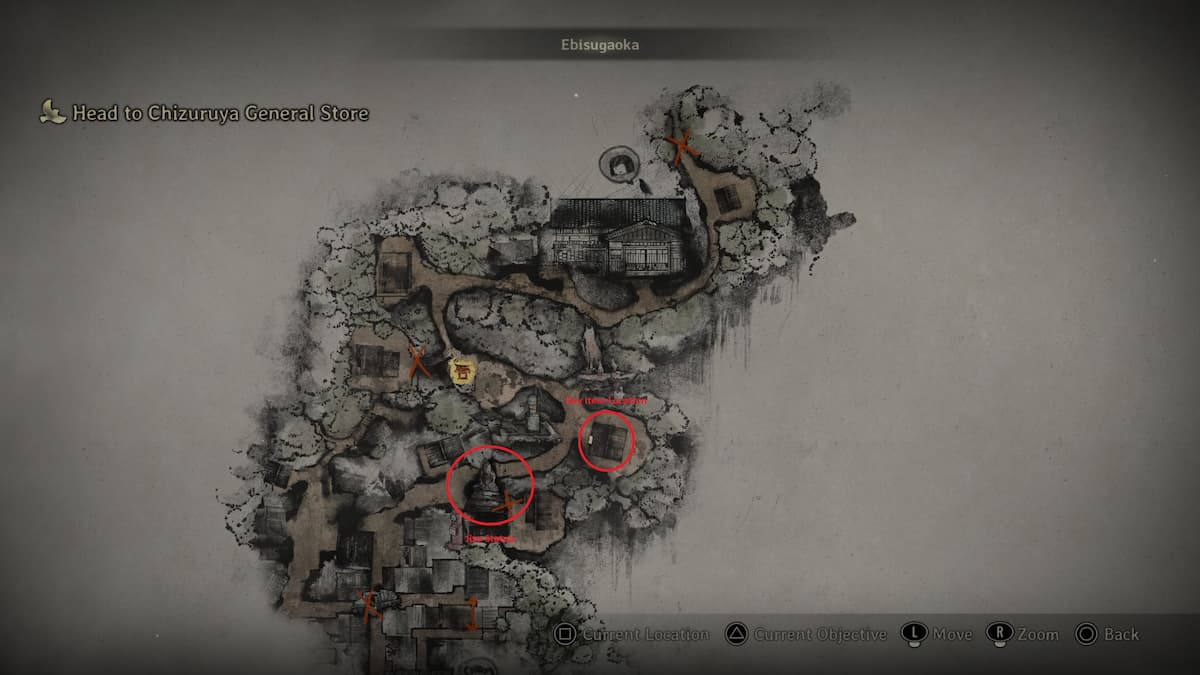Image resolution: width=1200 pixels, height=675 pixels.
Task: Click the yellow torii shrine map marker
Action: click(x=461, y=372)
